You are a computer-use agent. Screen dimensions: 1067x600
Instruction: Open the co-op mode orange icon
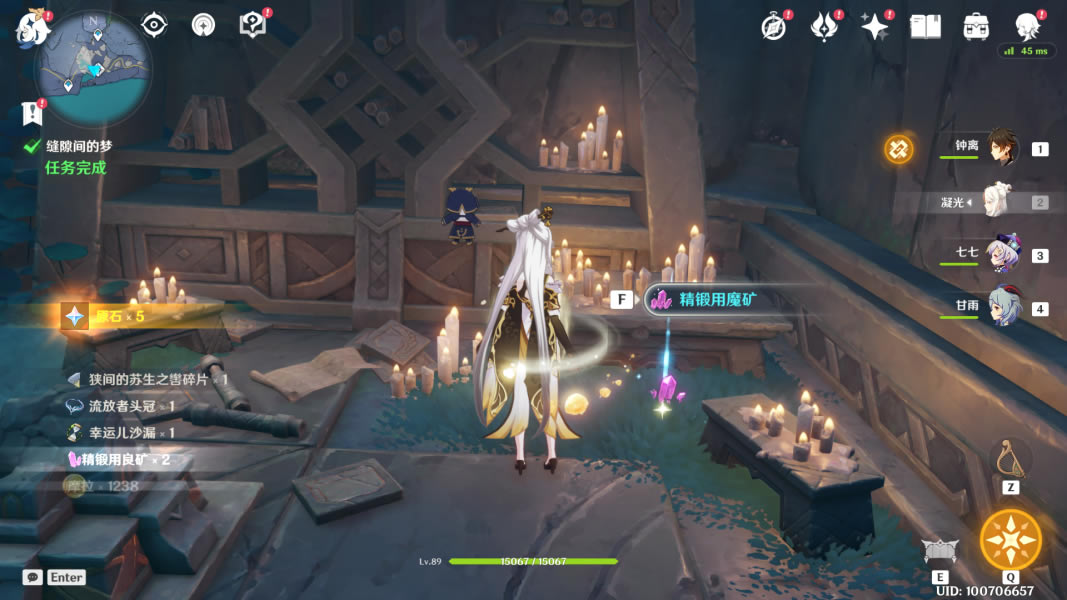(x=898, y=149)
